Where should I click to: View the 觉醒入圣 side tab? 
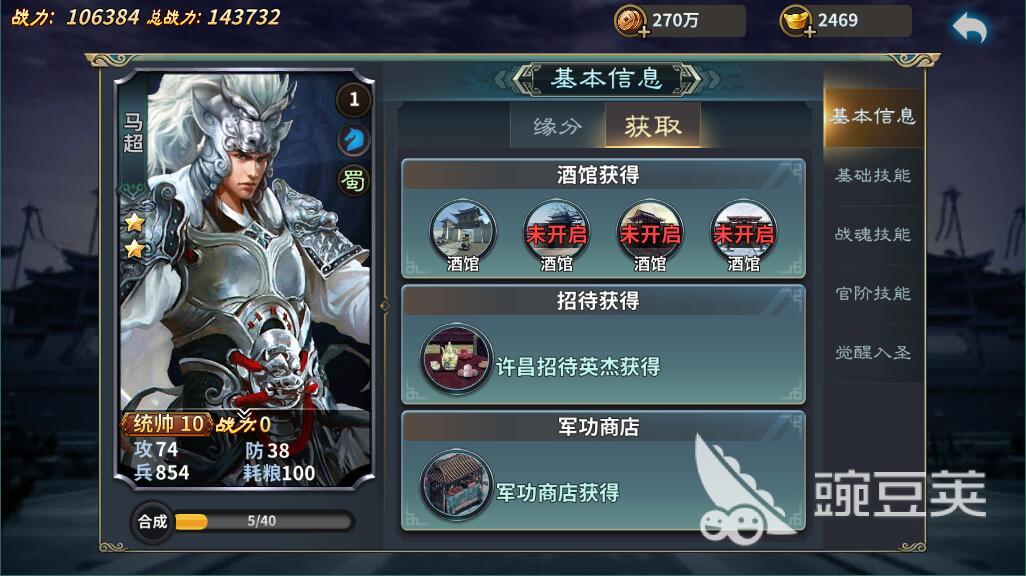point(872,353)
